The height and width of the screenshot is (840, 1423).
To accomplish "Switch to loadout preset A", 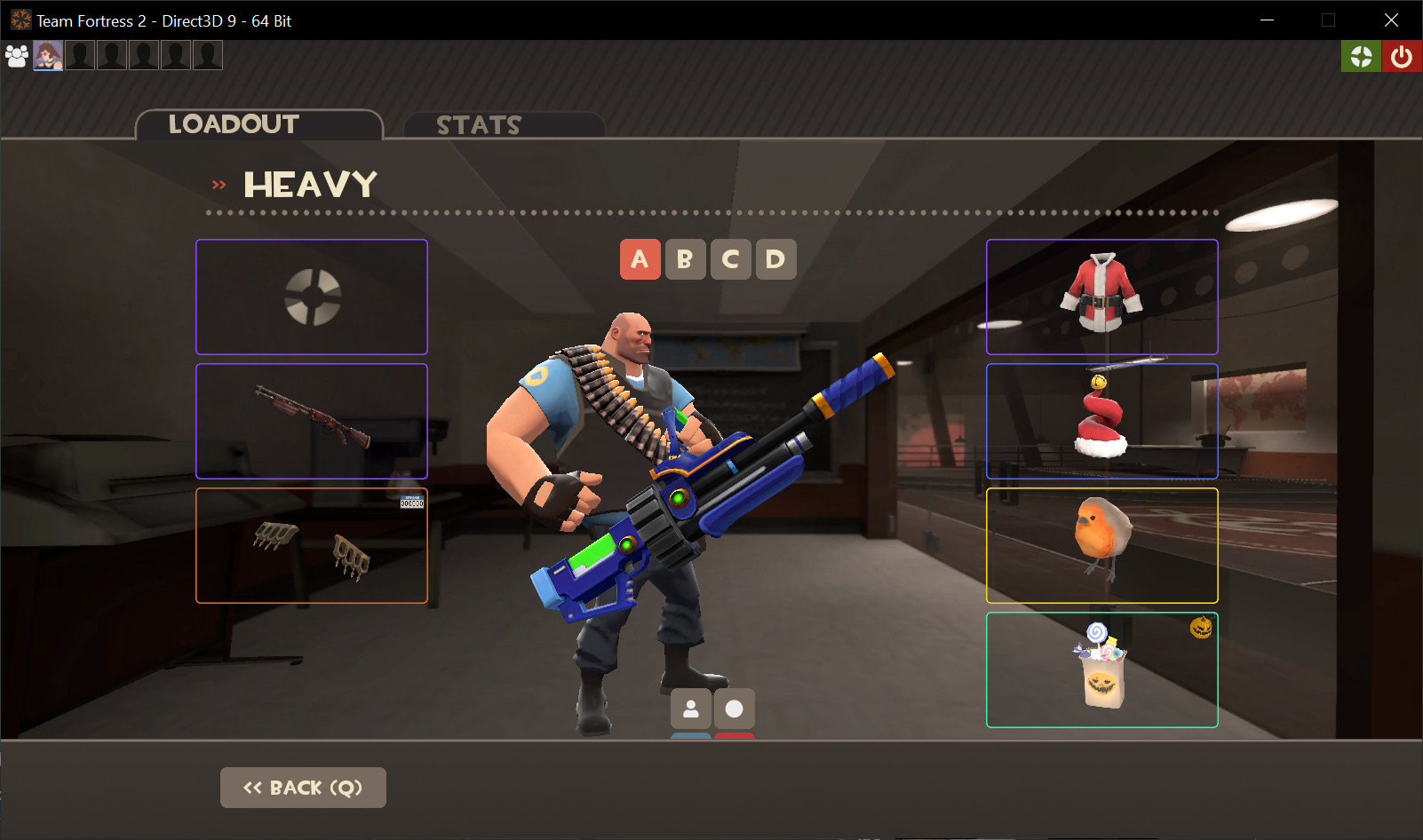I will (640, 259).
